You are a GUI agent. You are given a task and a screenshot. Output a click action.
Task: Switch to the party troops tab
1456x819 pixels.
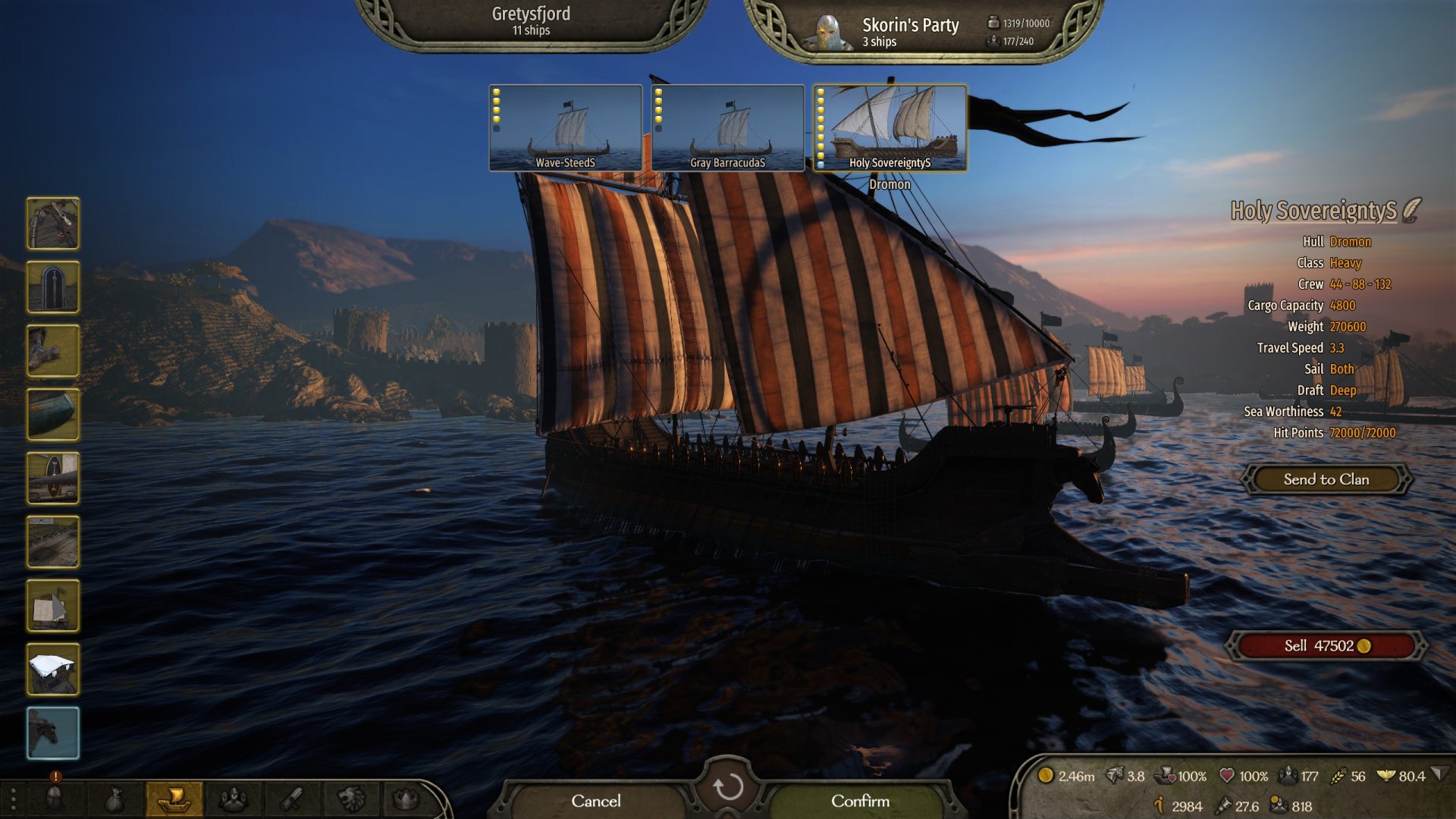coord(233,799)
